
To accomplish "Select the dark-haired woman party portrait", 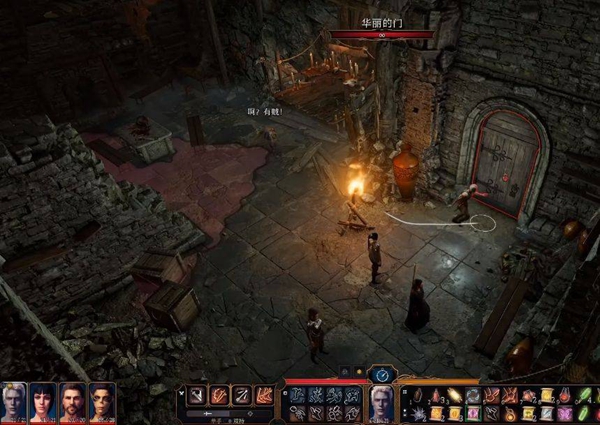I will [x=43, y=400].
